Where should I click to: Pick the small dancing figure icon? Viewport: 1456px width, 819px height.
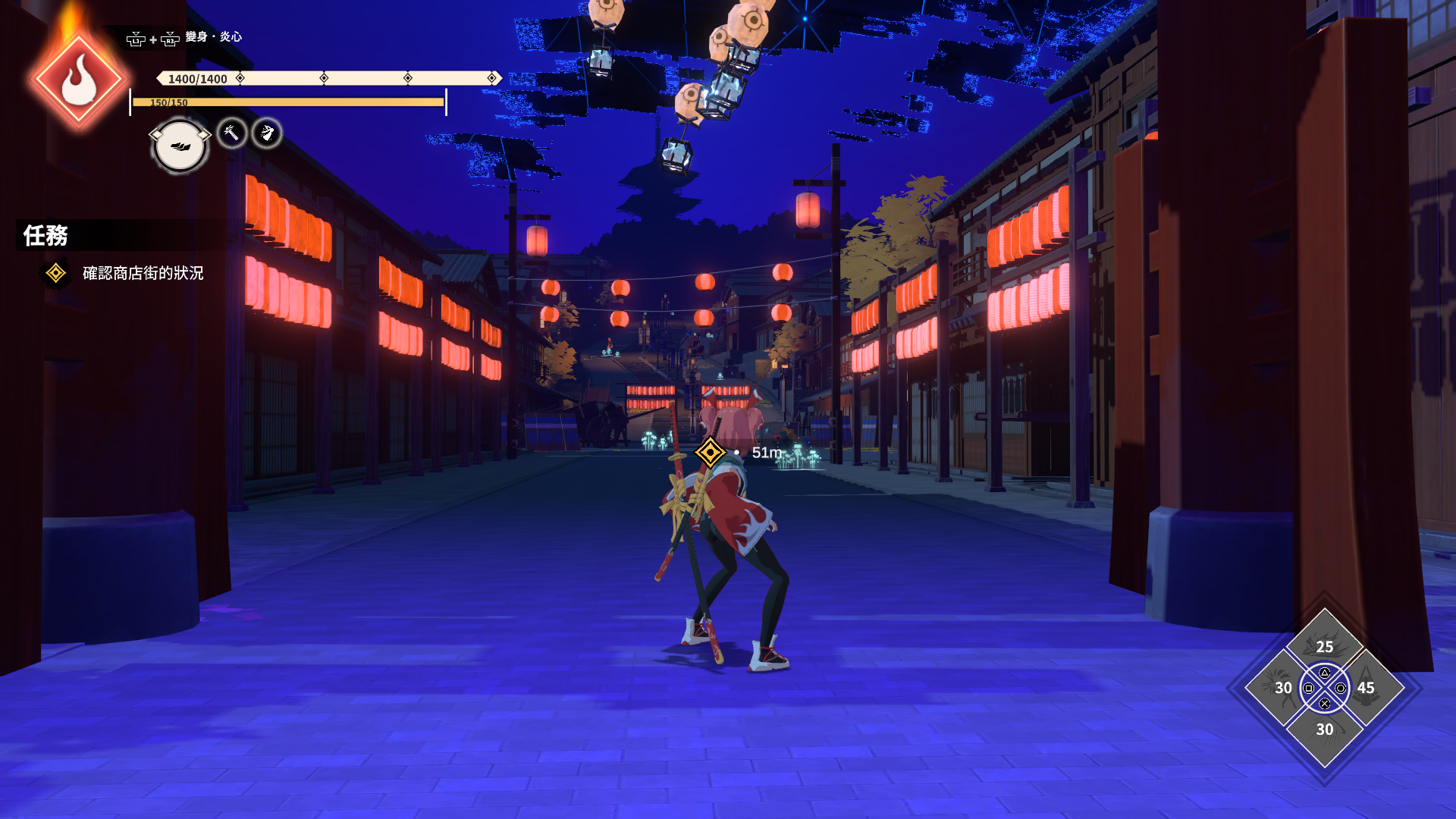point(267,133)
